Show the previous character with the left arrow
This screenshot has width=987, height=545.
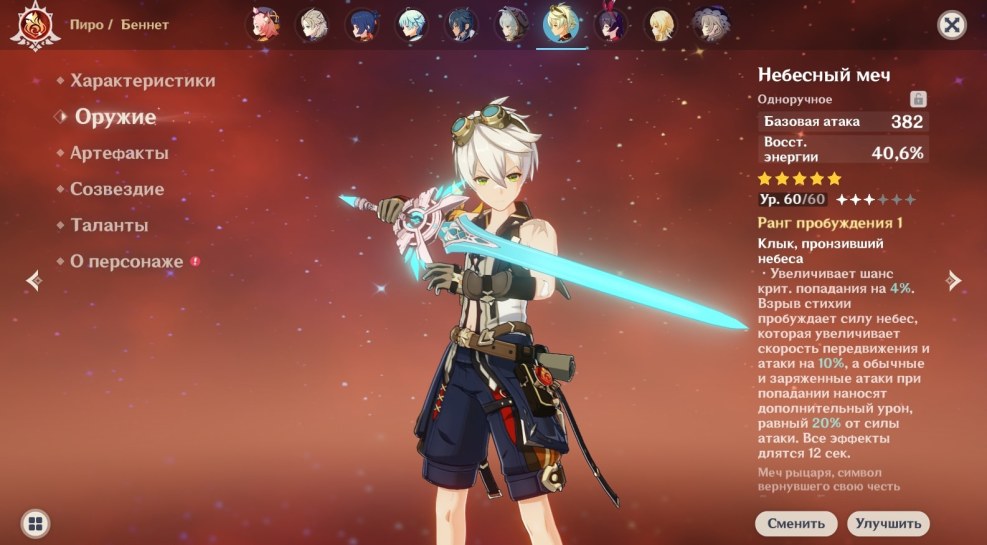click(x=34, y=281)
